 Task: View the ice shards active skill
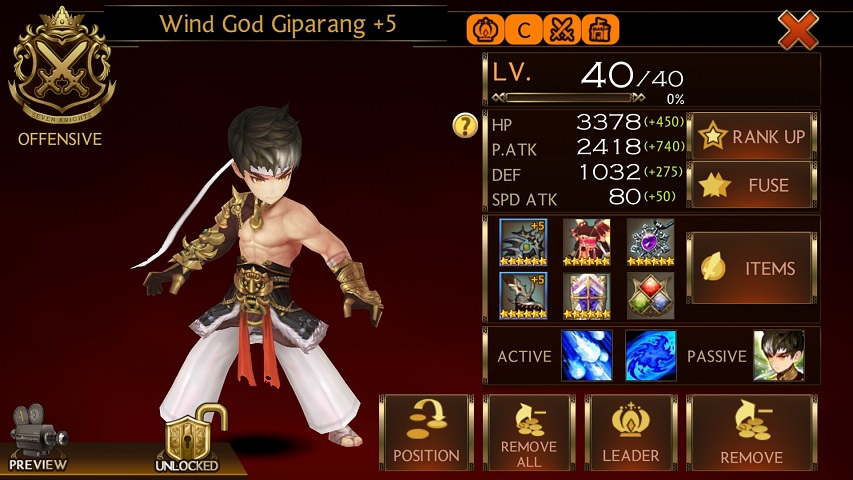pyautogui.click(x=587, y=356)
